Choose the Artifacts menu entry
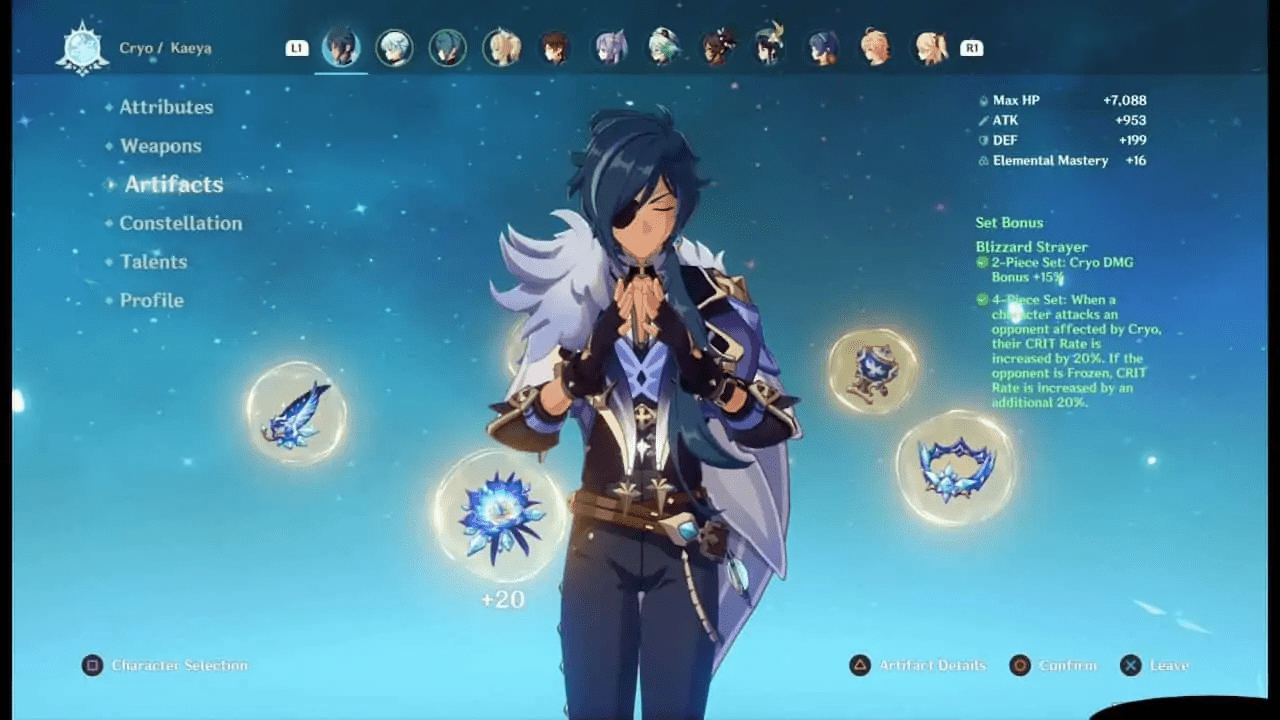The image size is (1280, 720). click(173, 184)
